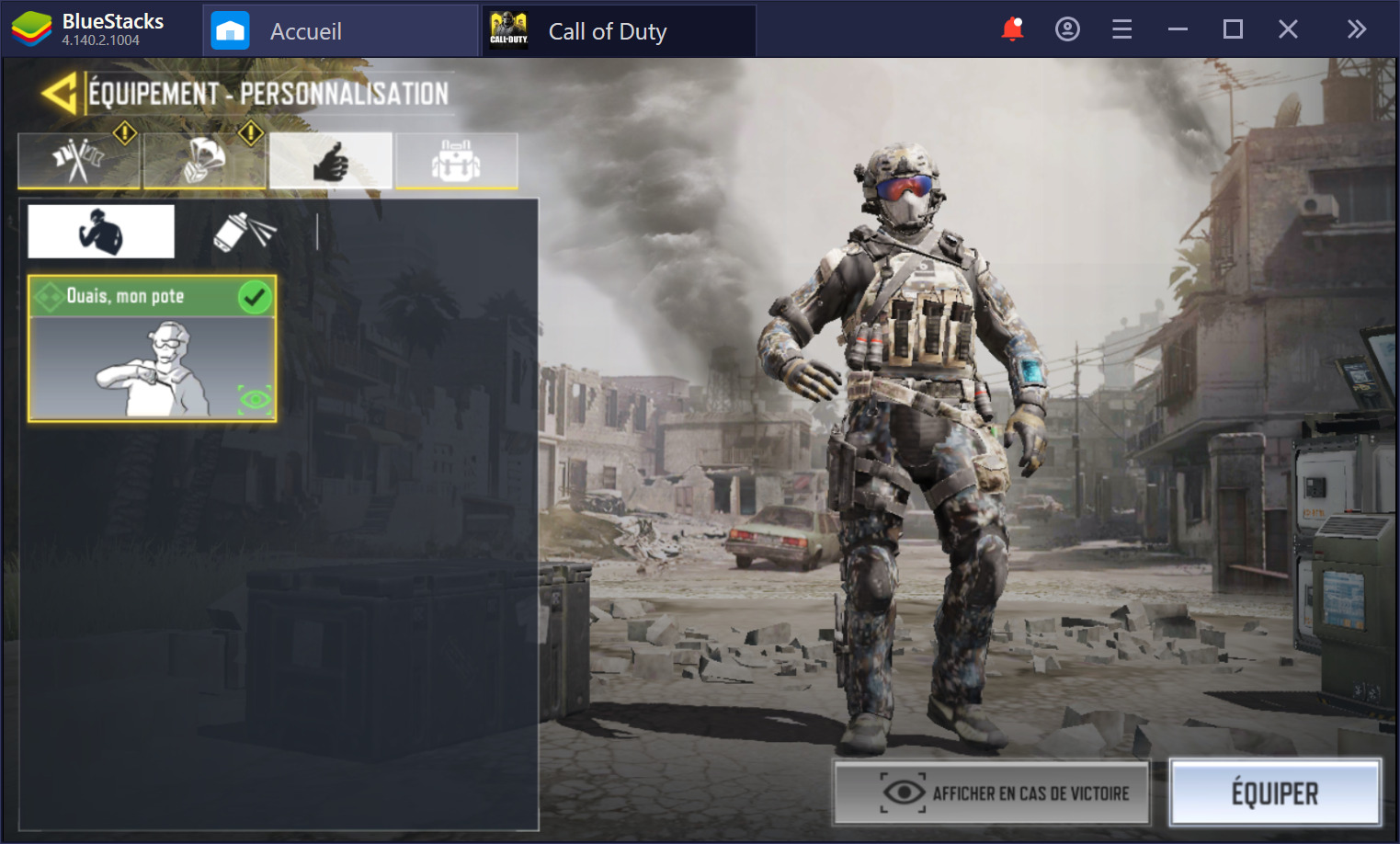Open BlueStacks notifications bell

(x=1012, y=29)
